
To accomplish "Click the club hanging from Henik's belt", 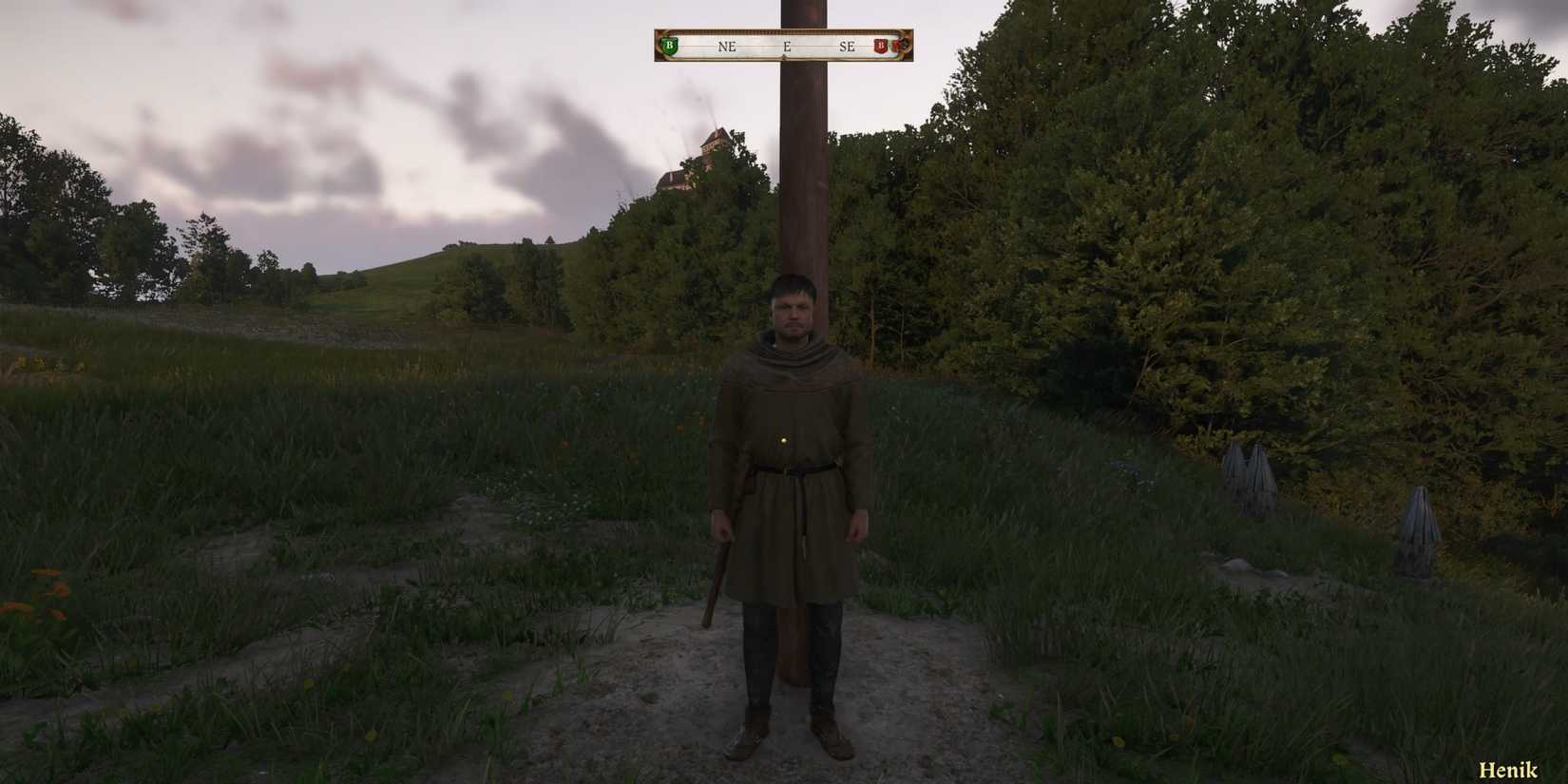I will (719, 570).
